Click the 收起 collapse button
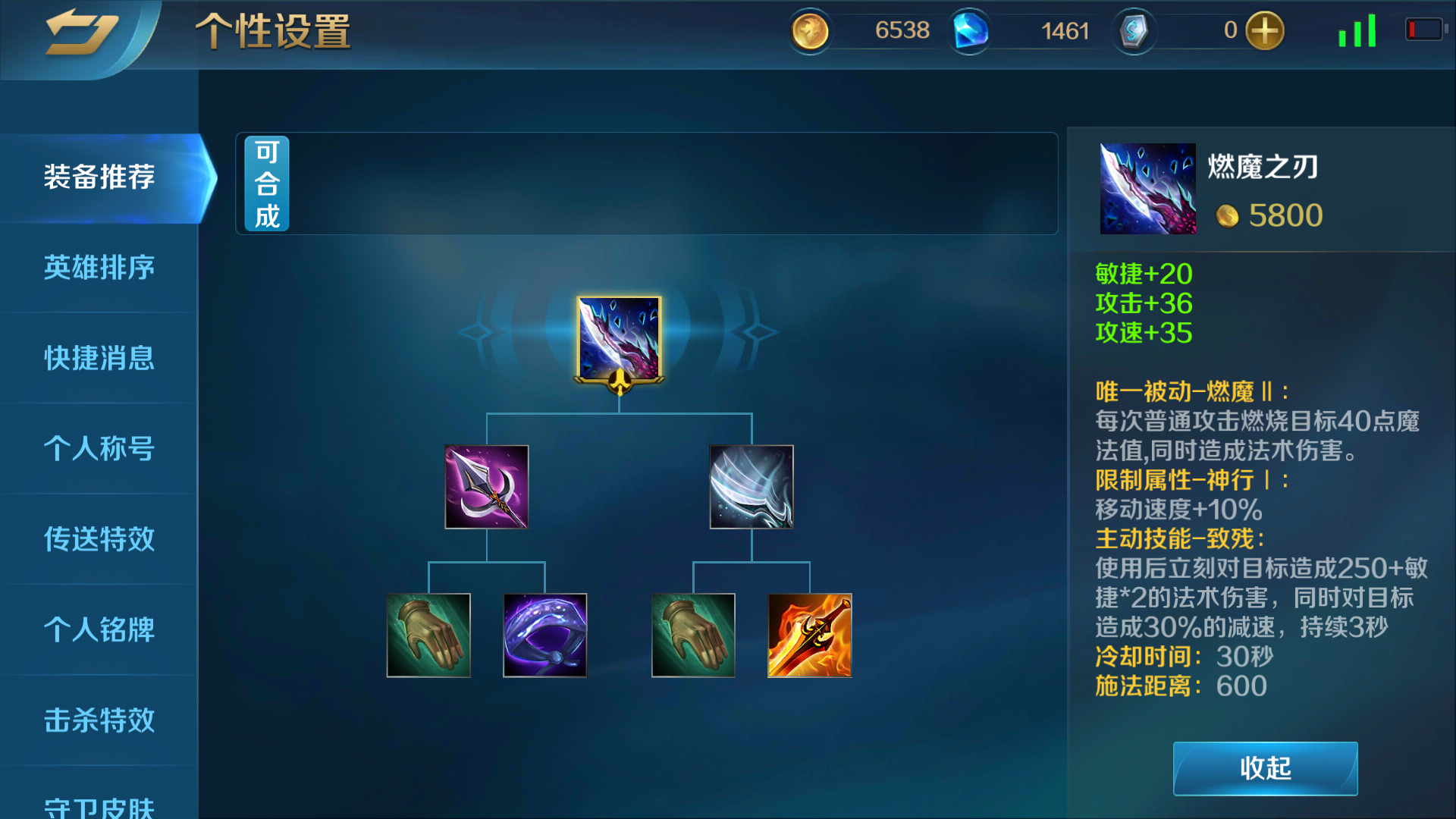This screenshot has height=819, width=1456. [x=1265, y=768]
